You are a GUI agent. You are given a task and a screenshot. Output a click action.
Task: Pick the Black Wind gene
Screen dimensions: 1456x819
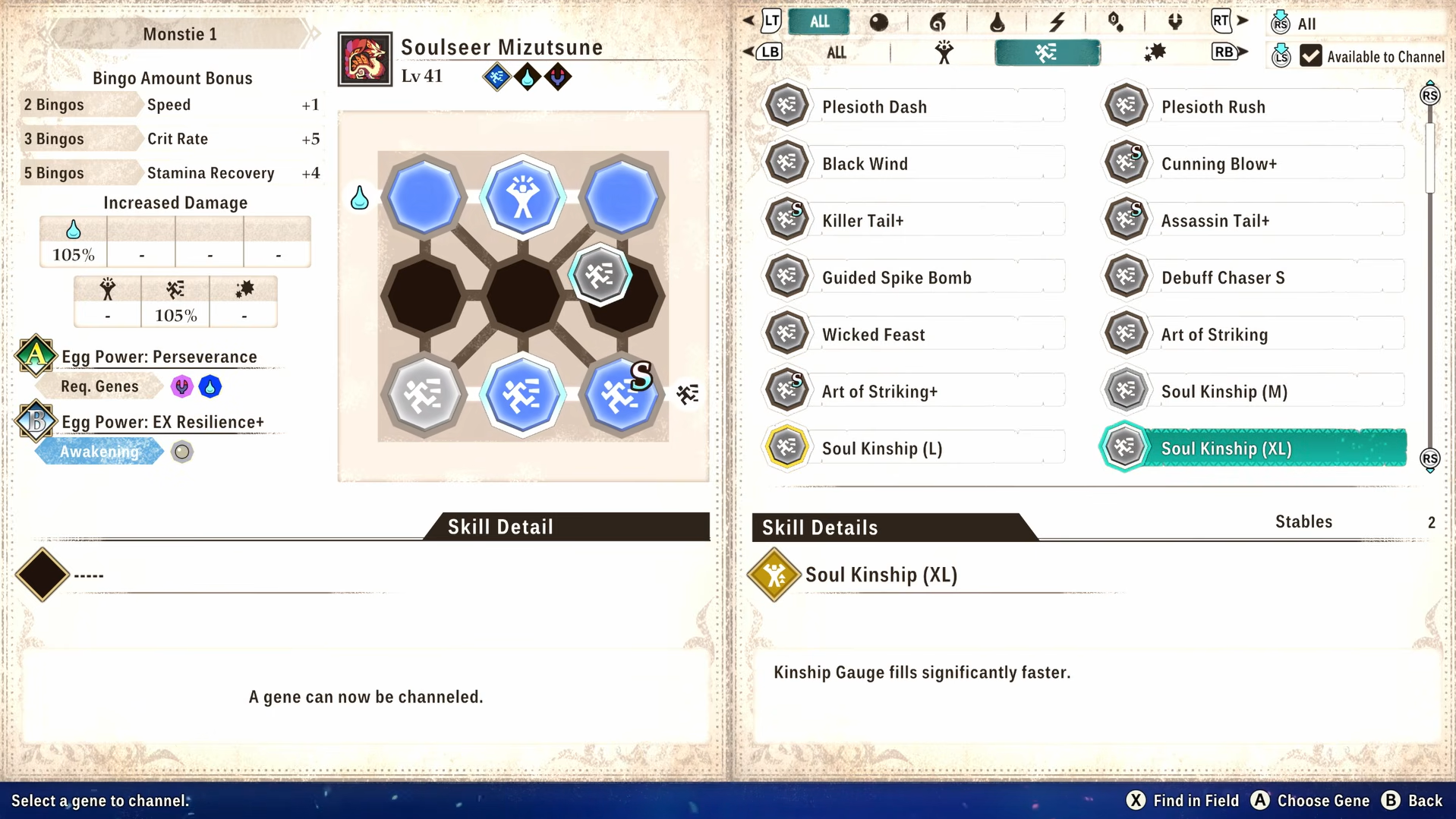[915, 164]
